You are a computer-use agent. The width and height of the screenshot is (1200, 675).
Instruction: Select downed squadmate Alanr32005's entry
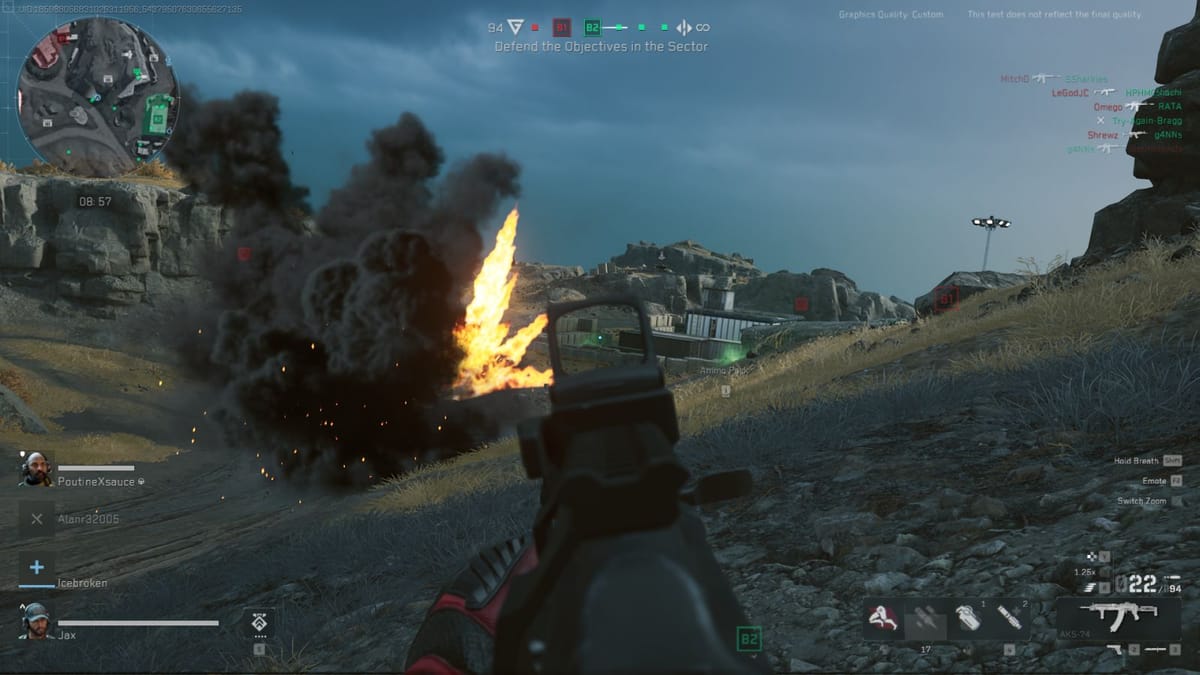(x=37, y=519)
